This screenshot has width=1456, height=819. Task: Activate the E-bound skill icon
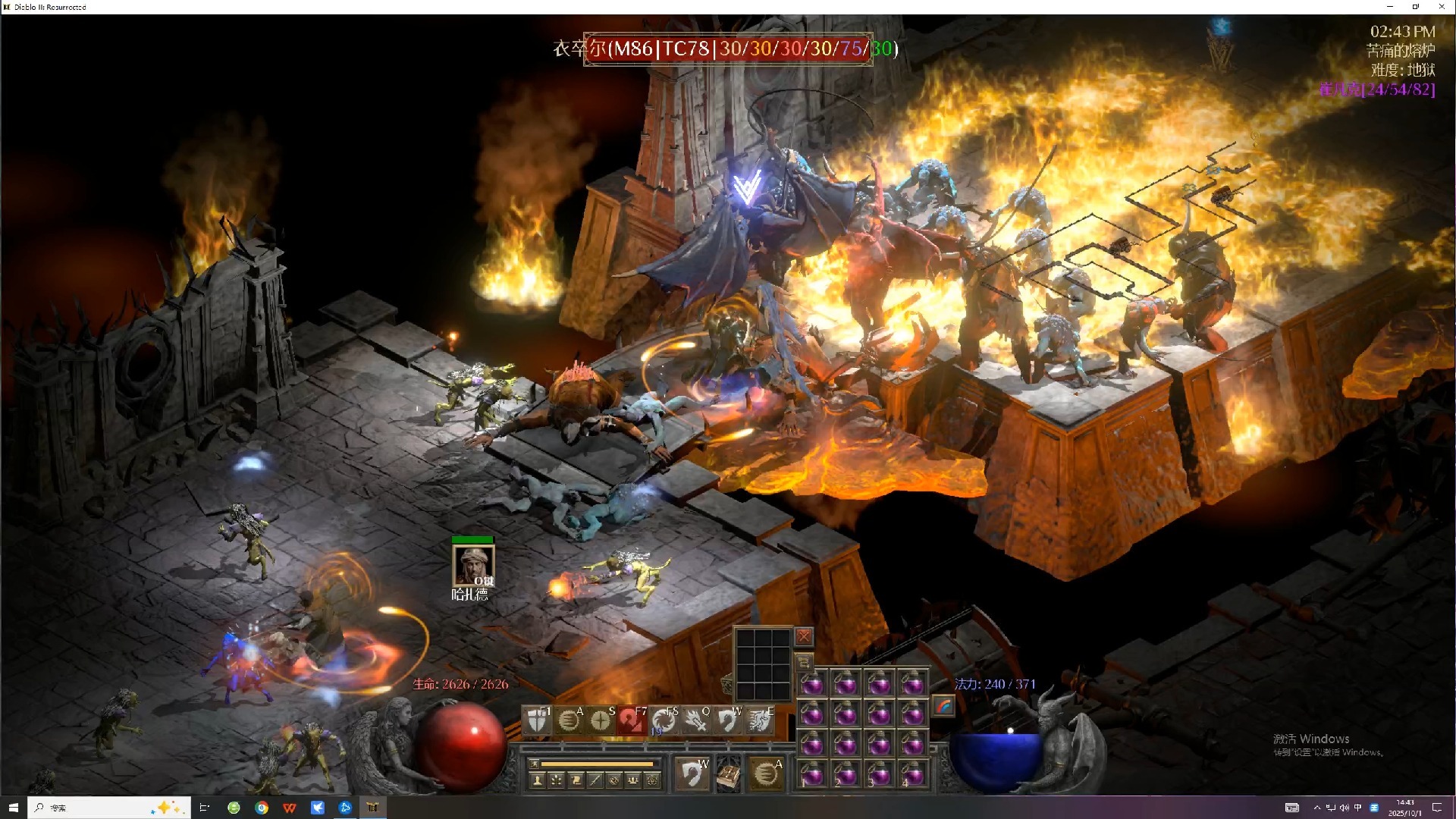coord(758,720)
